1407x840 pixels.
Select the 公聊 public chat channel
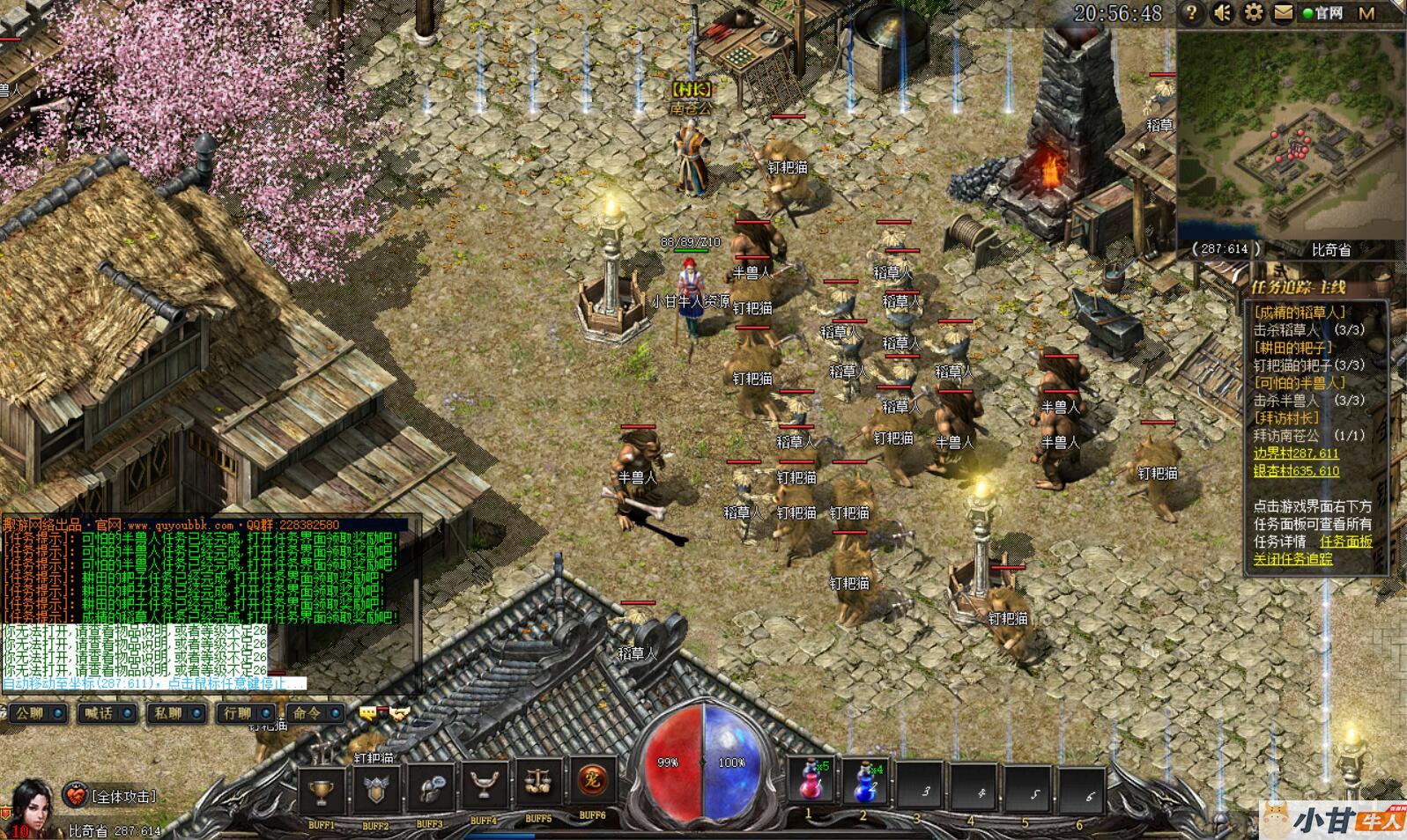click(35, 712)
